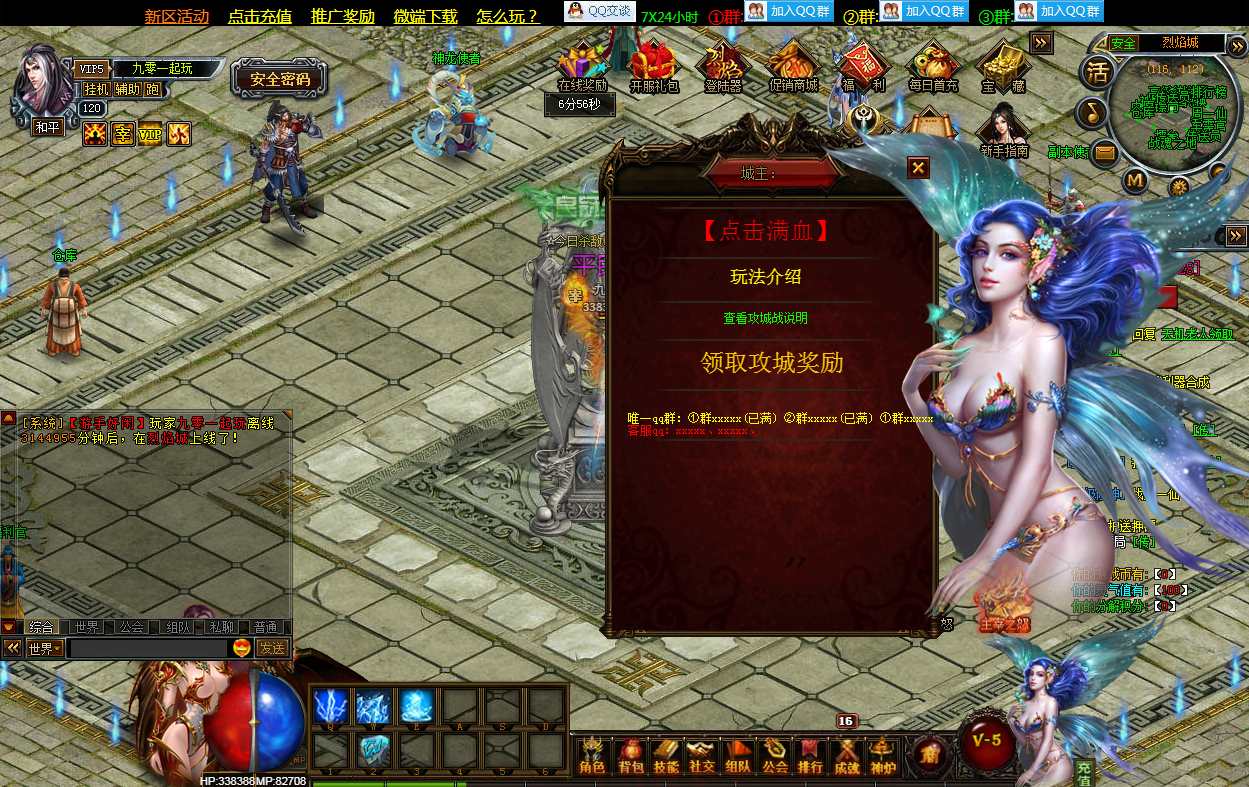The width and height of the screenshot is (1249, 787).
Task: Open the 新手指南 guide portrait
Action: point(1004,131)
